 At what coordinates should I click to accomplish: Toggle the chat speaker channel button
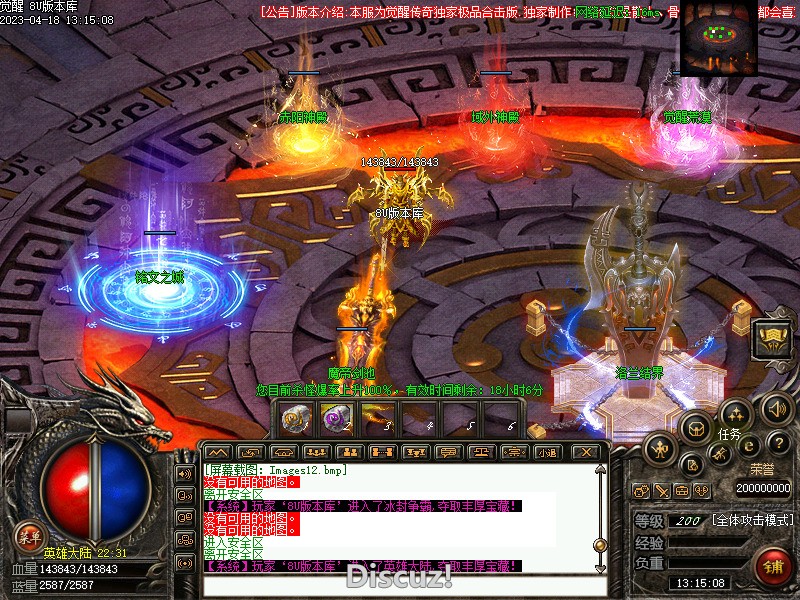point(184,473)
